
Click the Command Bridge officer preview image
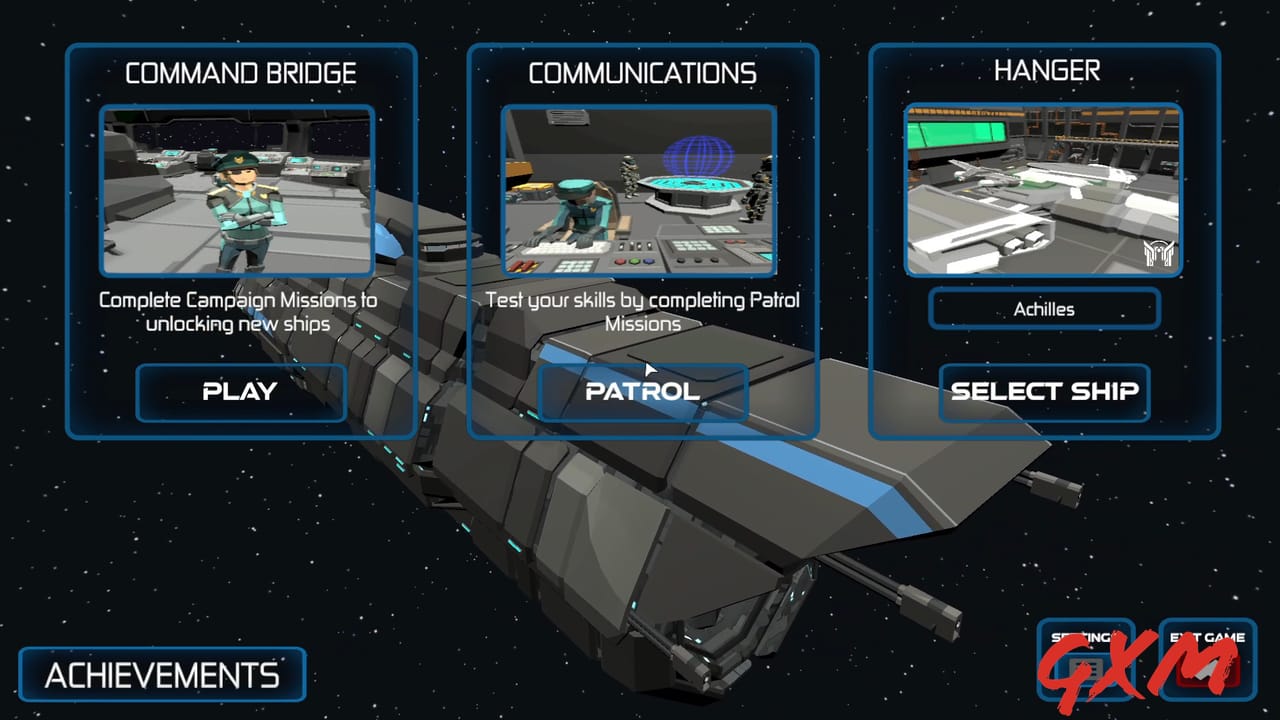pos(239,192)
